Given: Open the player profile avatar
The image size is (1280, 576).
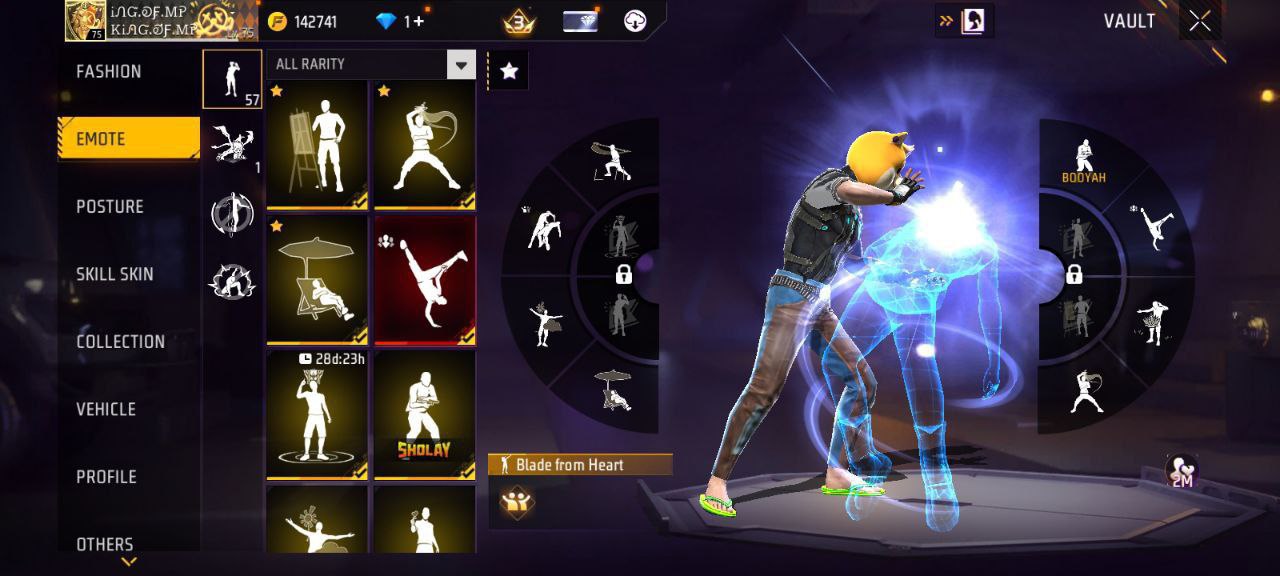Looking at the screenshot, I should pyautogui.click(x=86, y=21).
